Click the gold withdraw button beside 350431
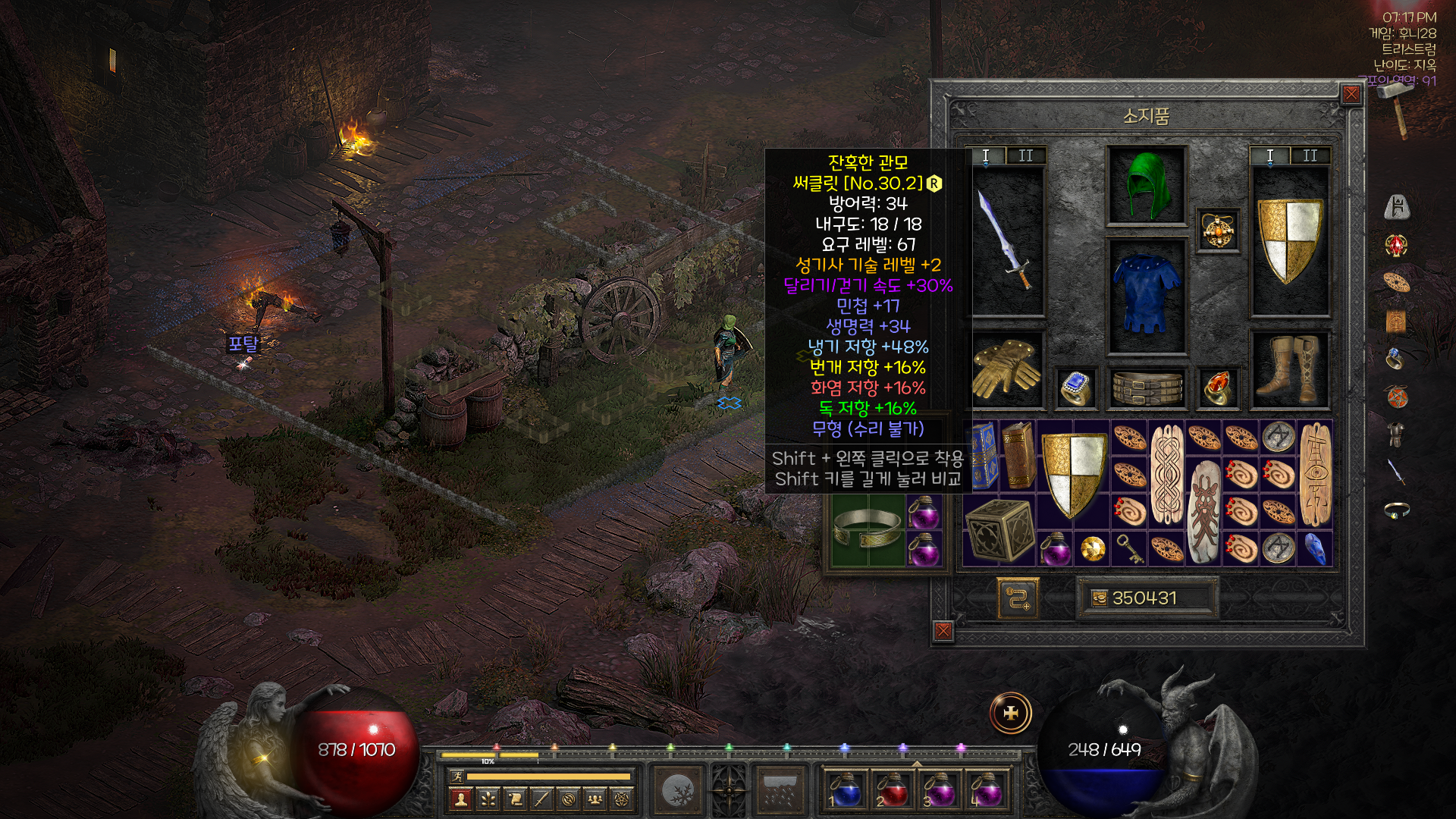 coord(1099,598)
